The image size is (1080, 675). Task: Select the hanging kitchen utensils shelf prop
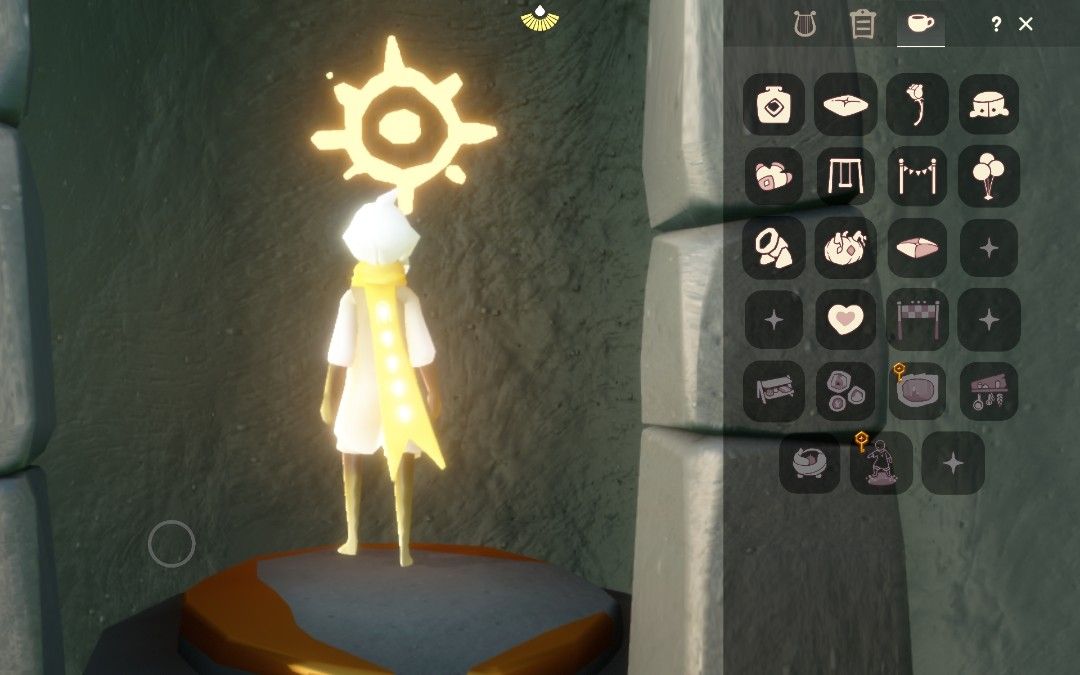click(x=989, y=391)
